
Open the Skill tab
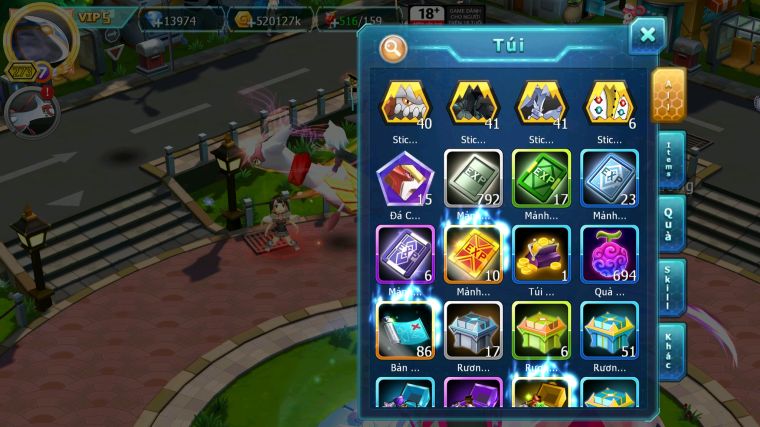(669, 286)
